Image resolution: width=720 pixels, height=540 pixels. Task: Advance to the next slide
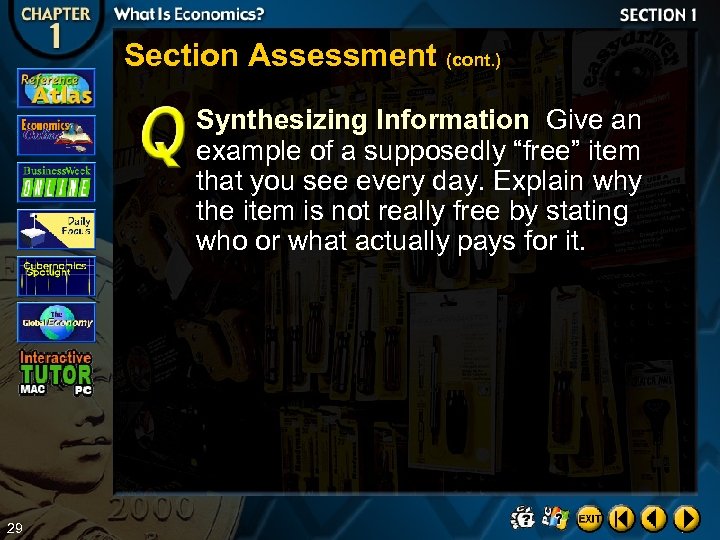[687, 518]
